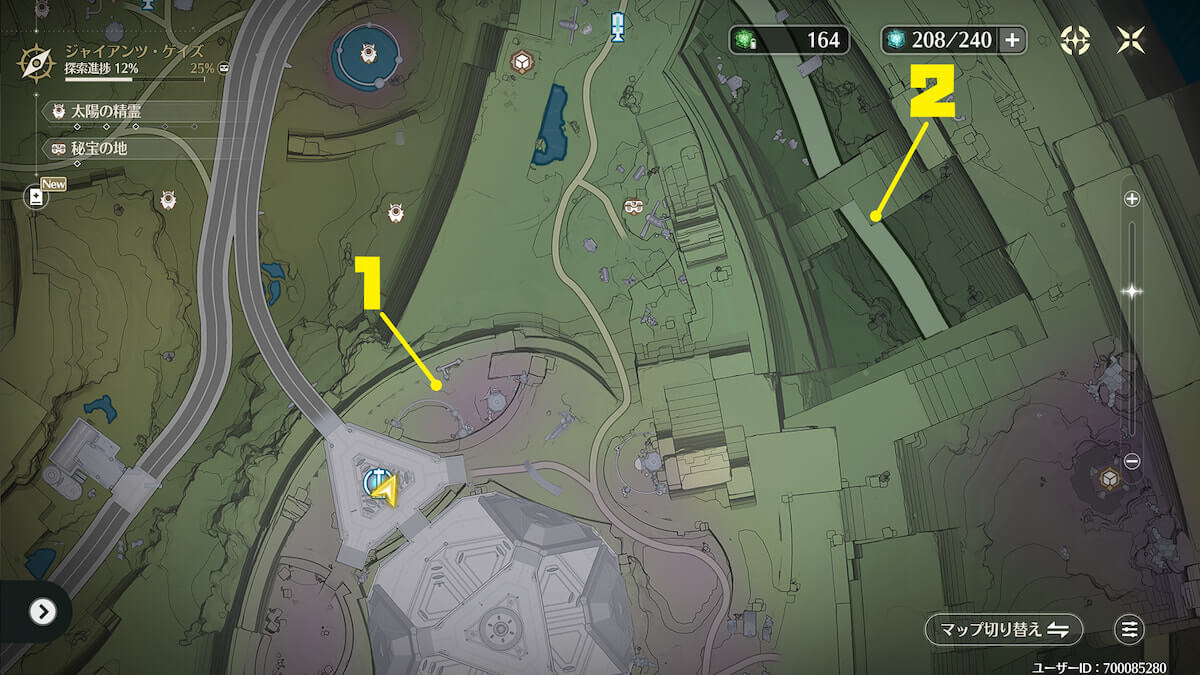Click the zoom slider's diamond handle
Screen dimensions: 1200x675
click(1132, 292)
